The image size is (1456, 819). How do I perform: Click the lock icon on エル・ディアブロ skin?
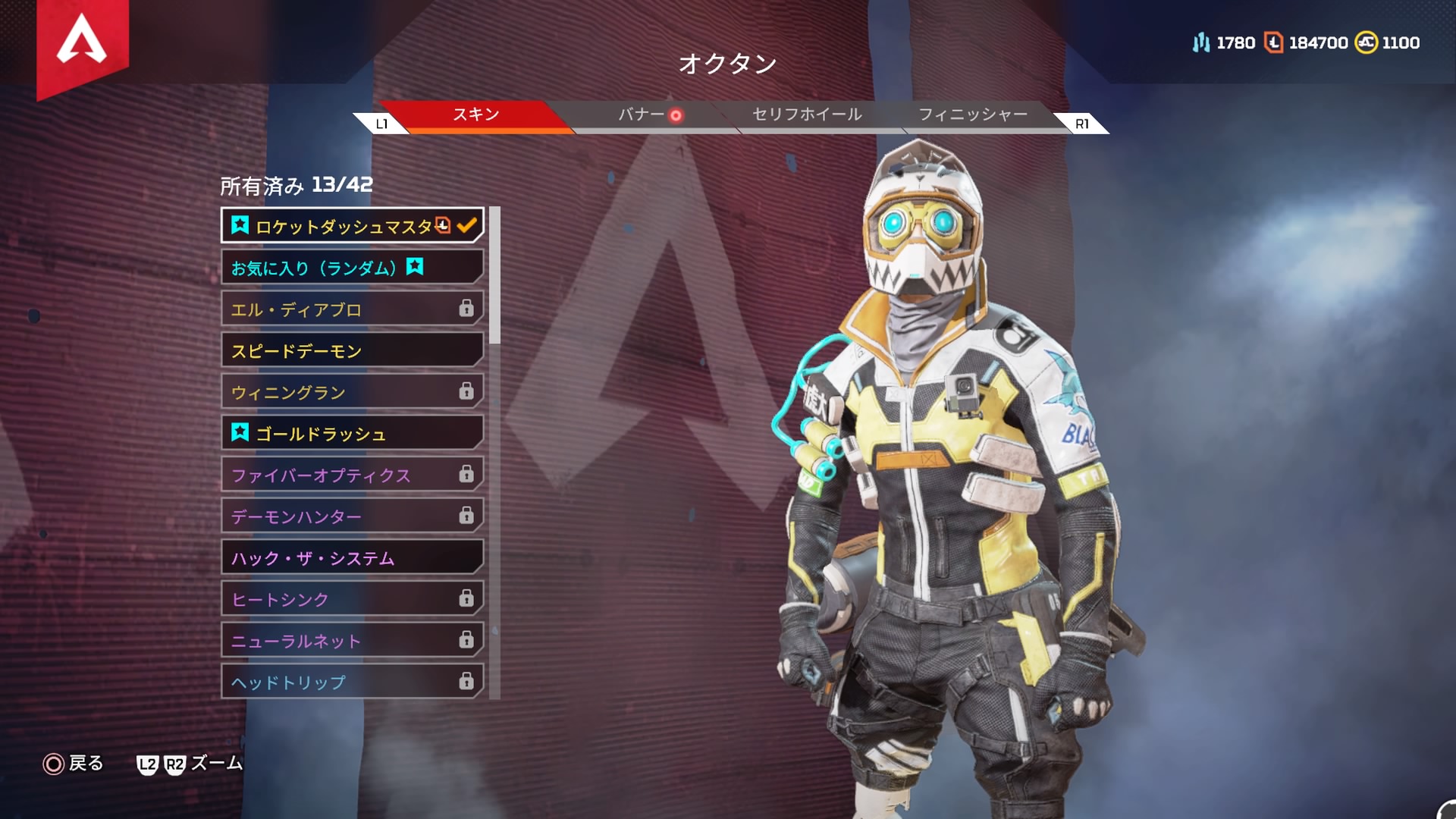click(x=468, y=309)
